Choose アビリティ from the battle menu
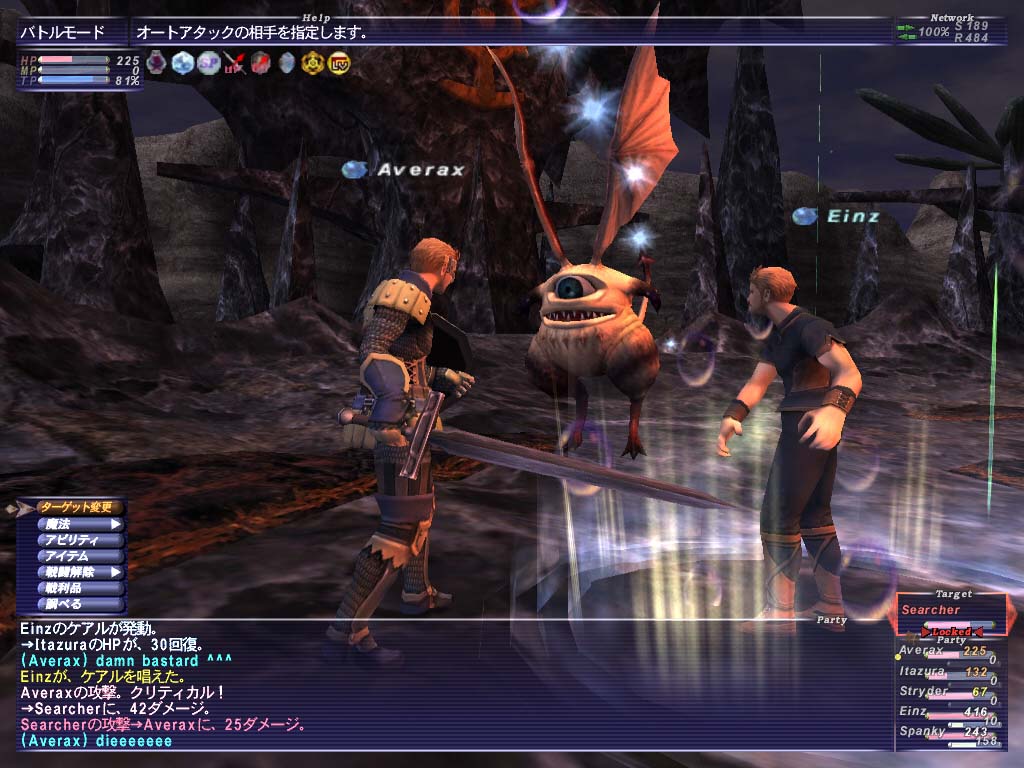Image resolution: width=1024 pixels, height=768 pixels. coord(80,540)
